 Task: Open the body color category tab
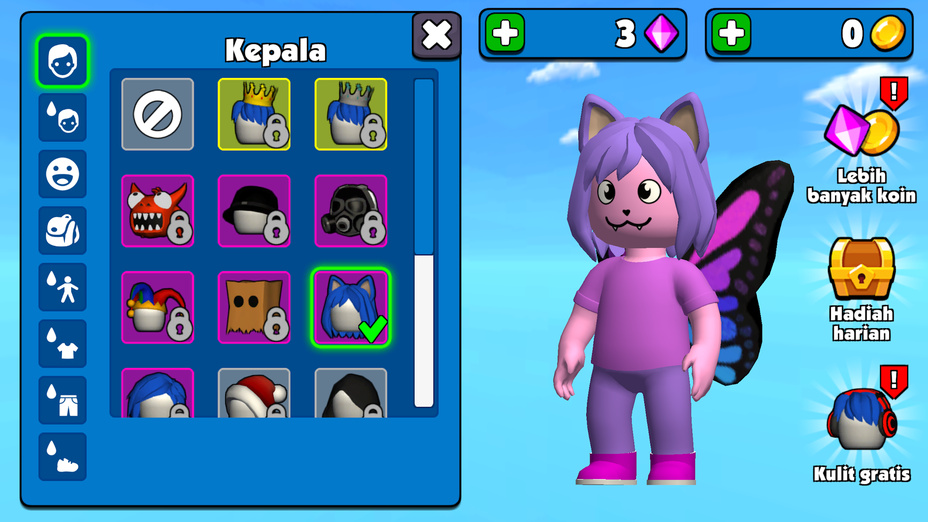63,287
